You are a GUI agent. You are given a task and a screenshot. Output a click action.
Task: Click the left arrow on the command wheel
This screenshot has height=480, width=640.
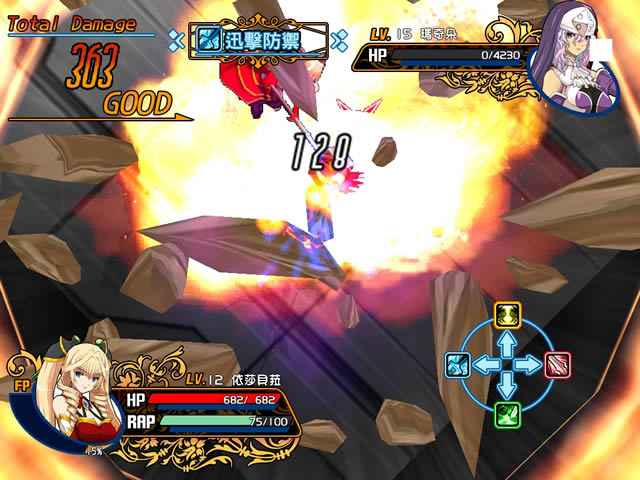(x=483, y=365)
